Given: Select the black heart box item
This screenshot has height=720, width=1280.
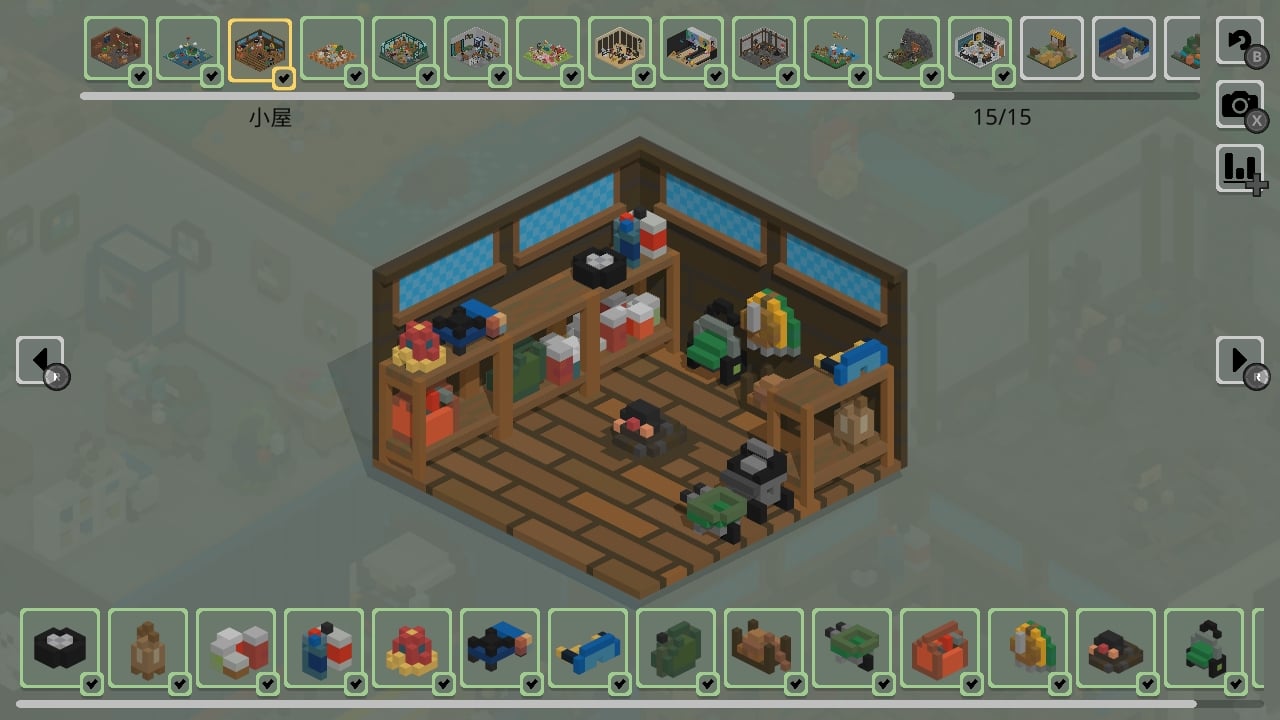Looking at the screenshot, I should pyautogui.click(x=60, y=648).
